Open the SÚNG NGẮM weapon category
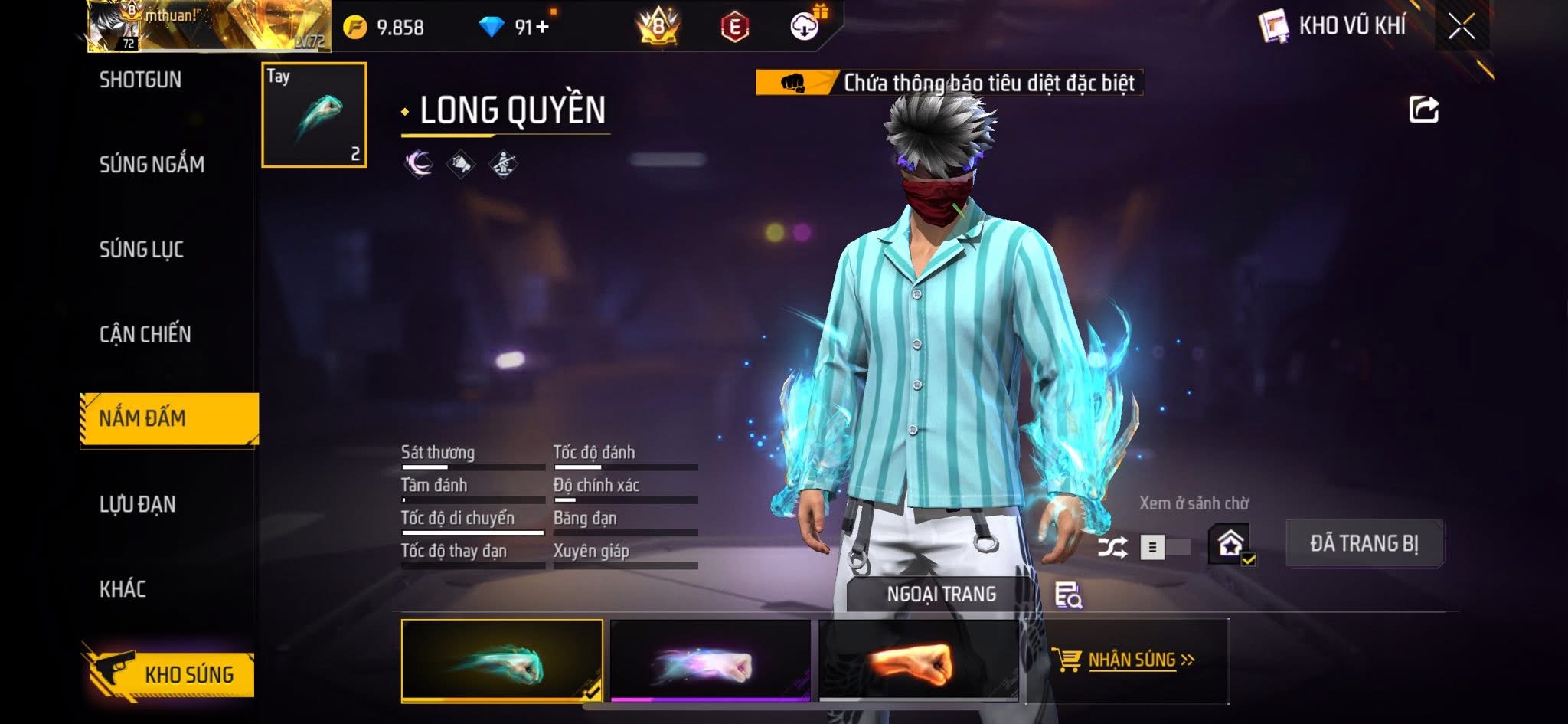The width and height of the screenshot is (1568, 724). 152,164
